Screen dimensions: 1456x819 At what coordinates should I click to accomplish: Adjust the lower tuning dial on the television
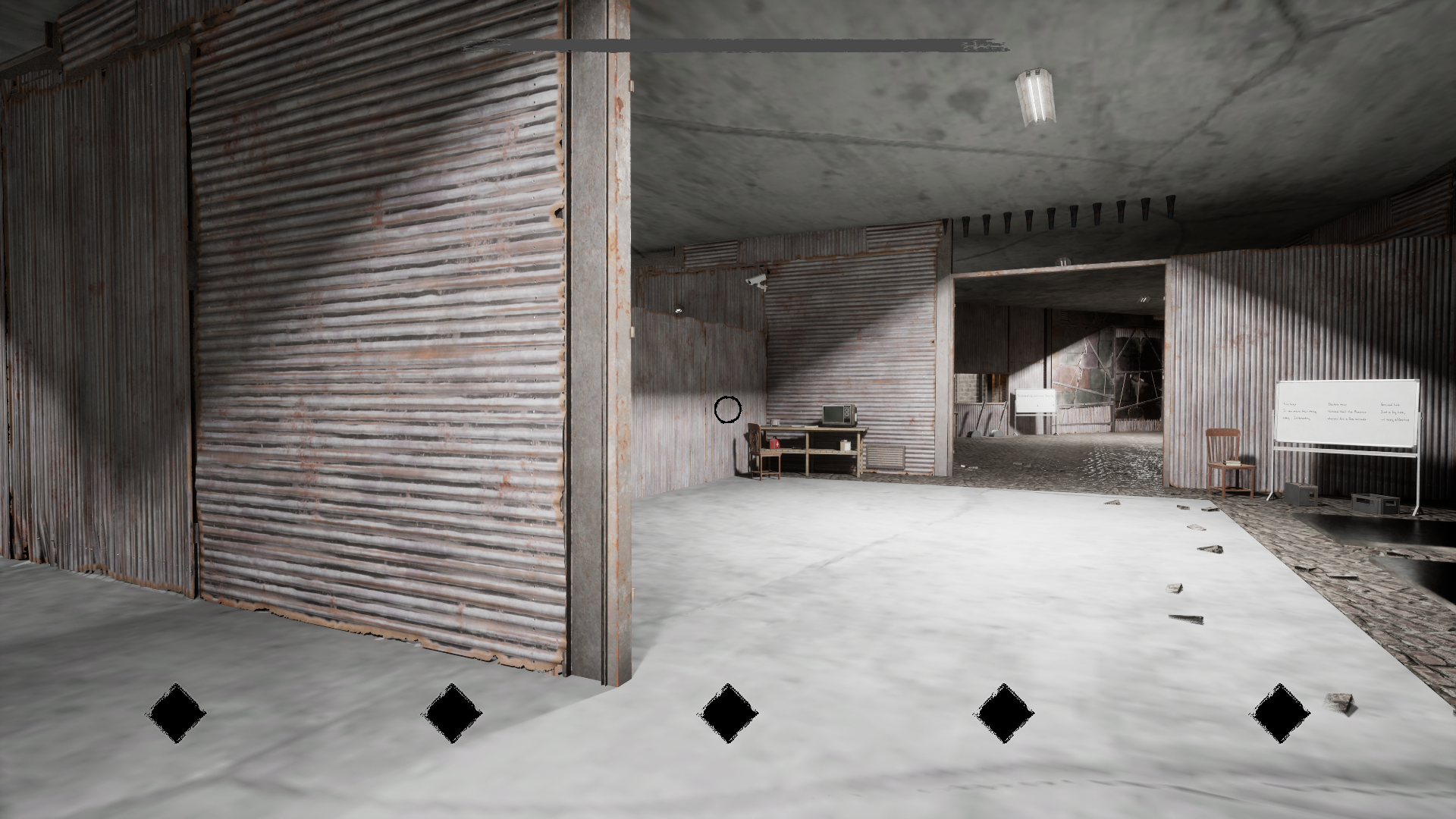click(847, 415)
